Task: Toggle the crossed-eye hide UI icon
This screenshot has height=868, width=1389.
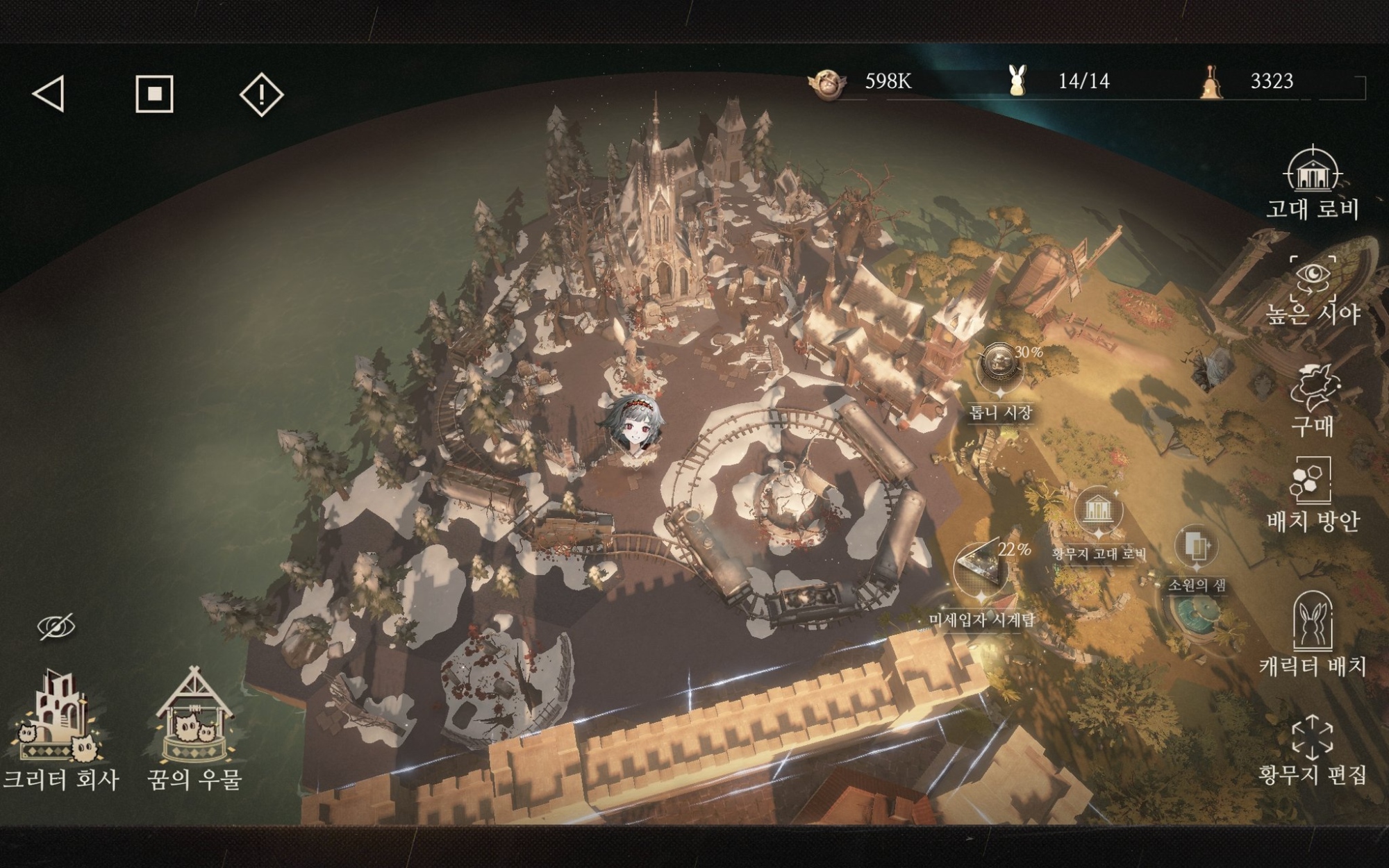Action: pos(56,626)
